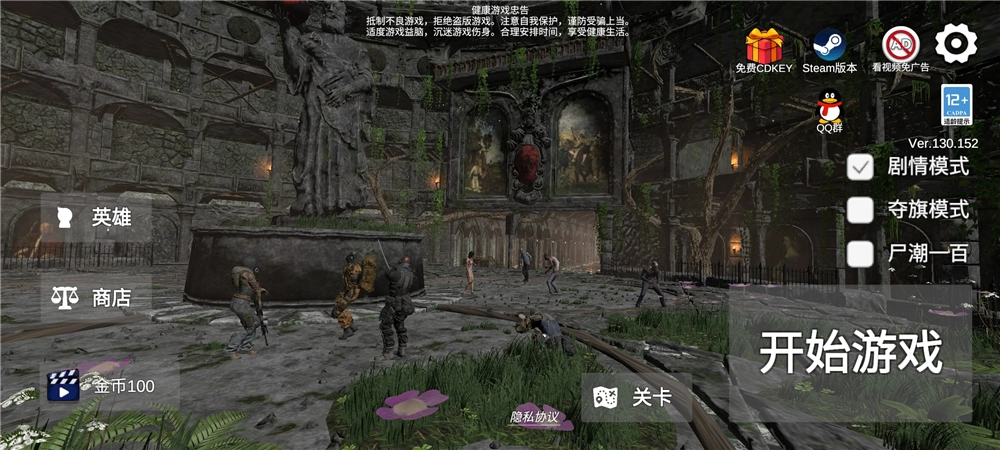Open the 隐私协议 privacy agreement link

[x=533, y=417]
